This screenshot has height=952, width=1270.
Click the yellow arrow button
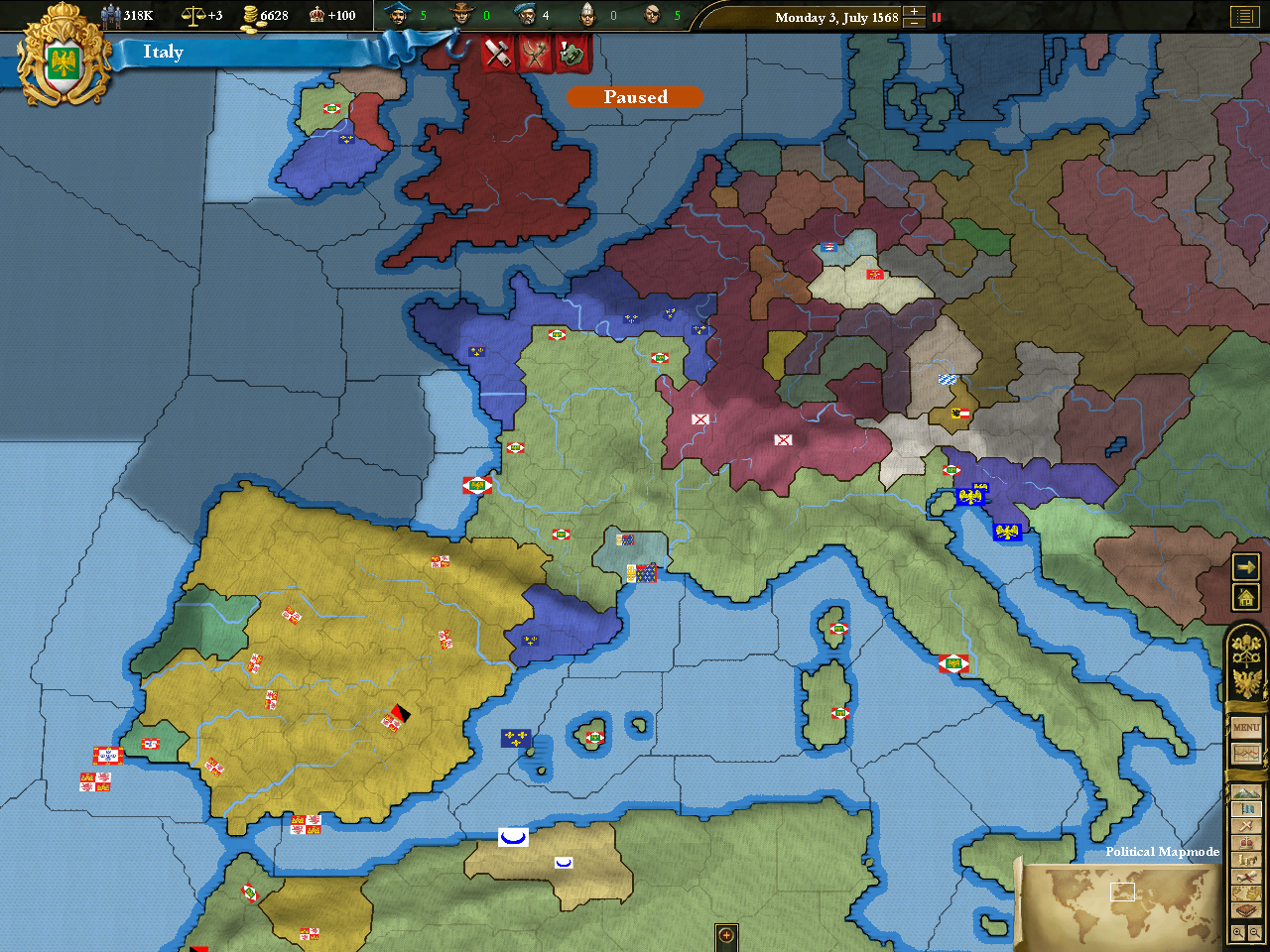click(x=1246, y=566)
